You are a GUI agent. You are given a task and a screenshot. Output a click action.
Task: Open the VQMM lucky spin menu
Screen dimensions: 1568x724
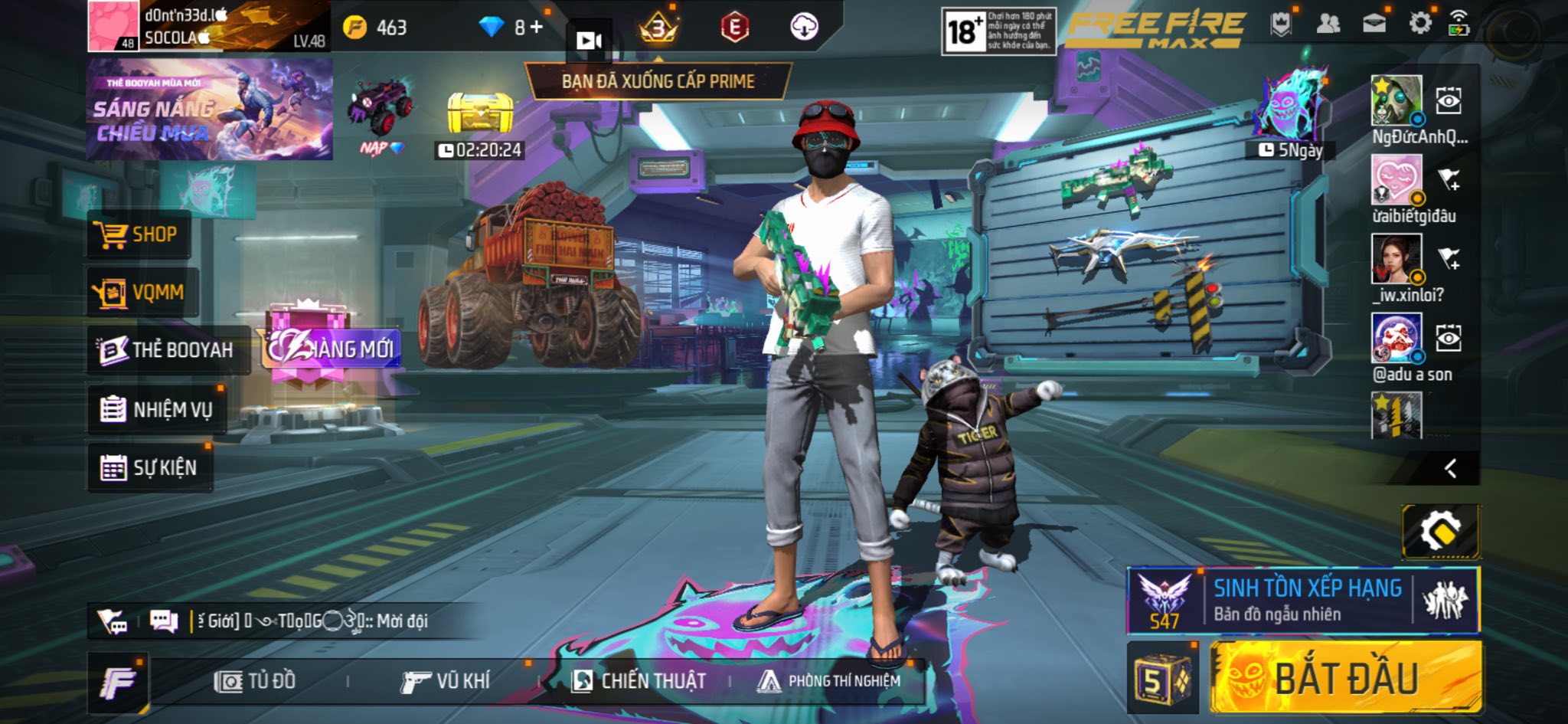pos(142,293)
